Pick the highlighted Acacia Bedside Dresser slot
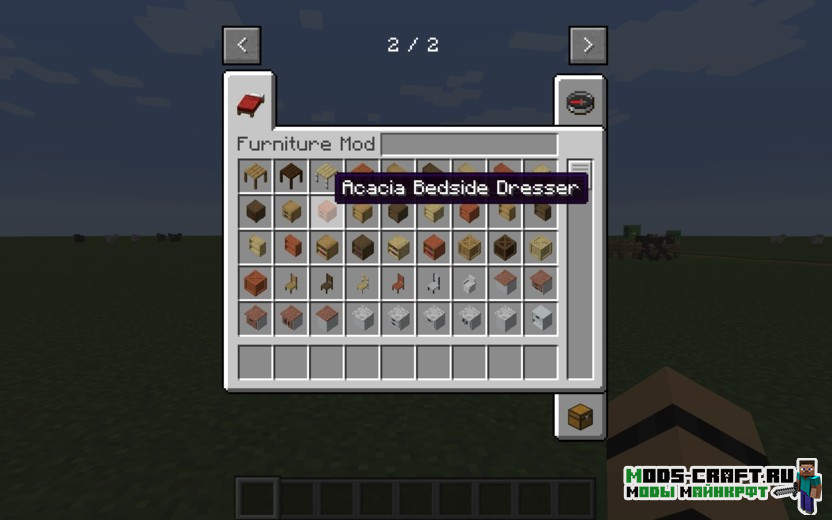The width and height of the screenshot is (832, 520). [327, 211]
